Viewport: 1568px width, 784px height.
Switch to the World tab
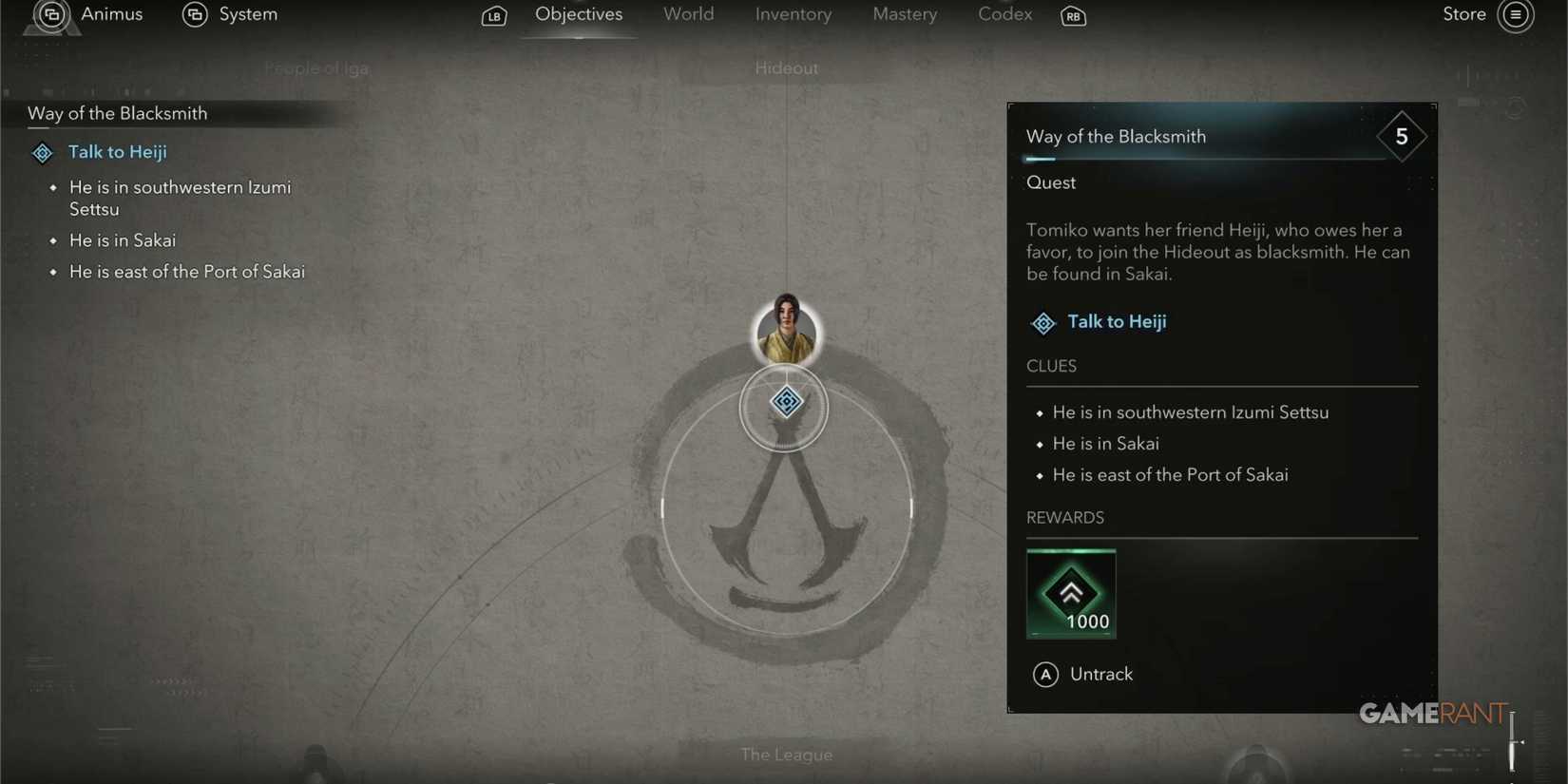point(688,14)
